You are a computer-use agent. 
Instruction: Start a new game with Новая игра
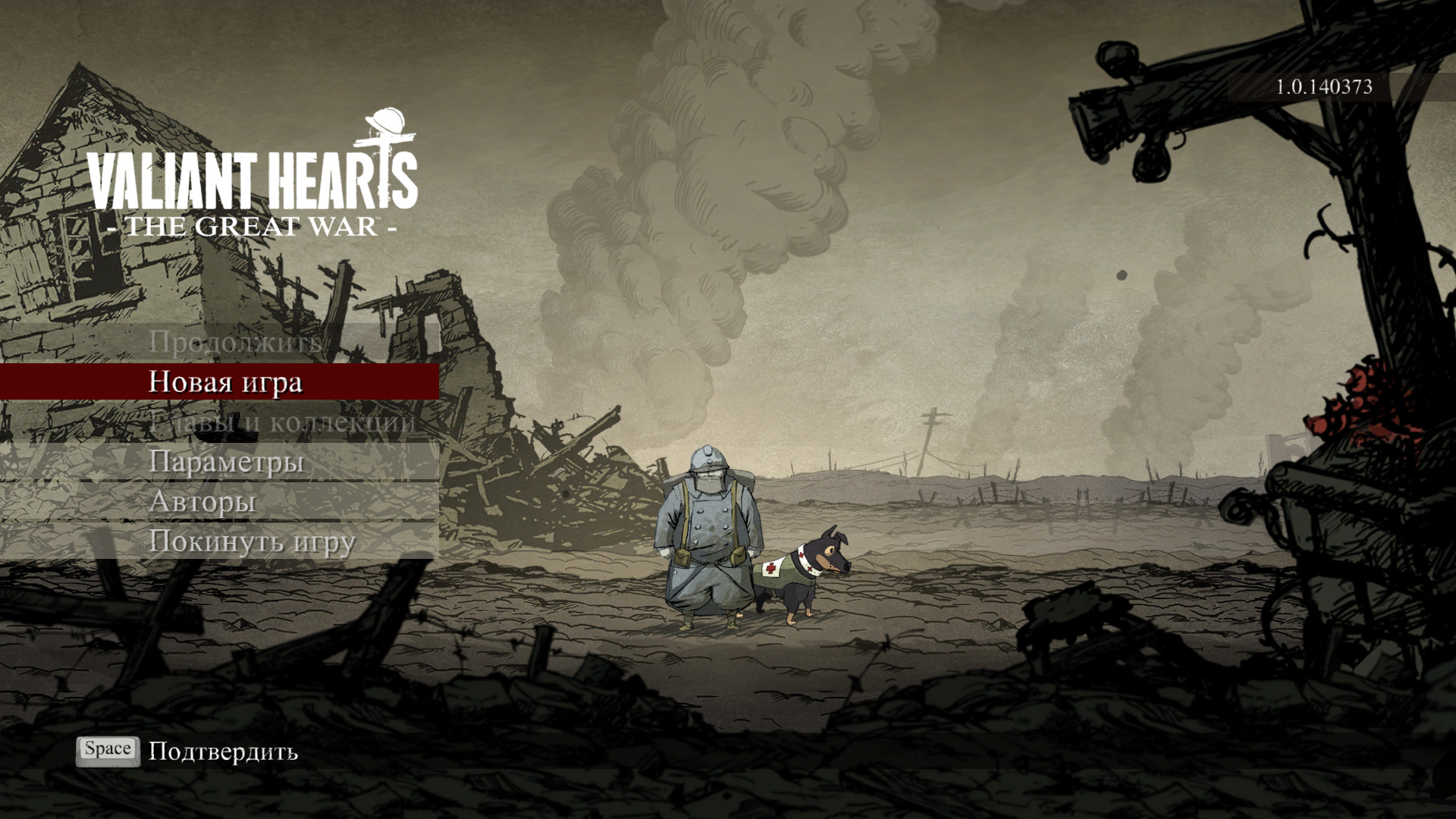pyautogui.click(x=225, y=381)
